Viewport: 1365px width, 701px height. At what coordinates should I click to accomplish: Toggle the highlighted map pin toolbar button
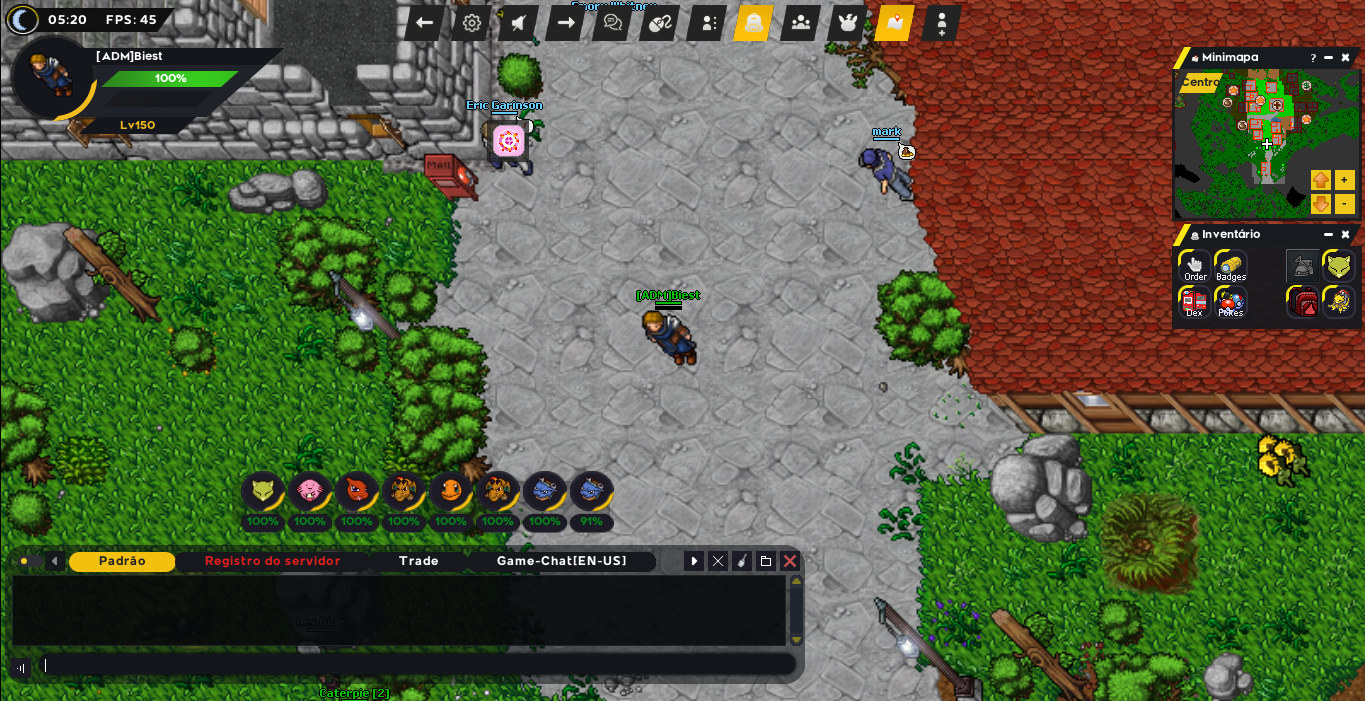894,23
